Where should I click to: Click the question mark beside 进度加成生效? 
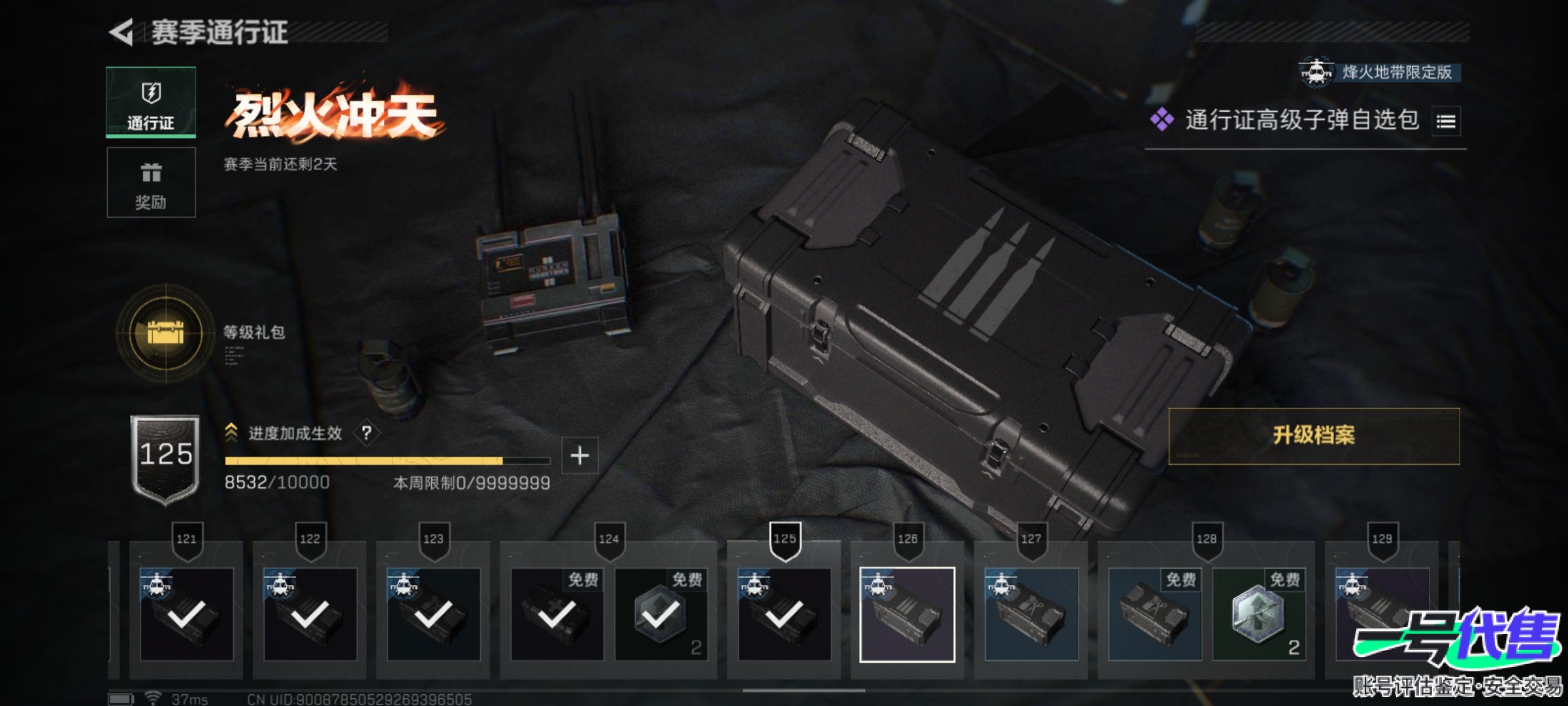[x=367, y=433]
